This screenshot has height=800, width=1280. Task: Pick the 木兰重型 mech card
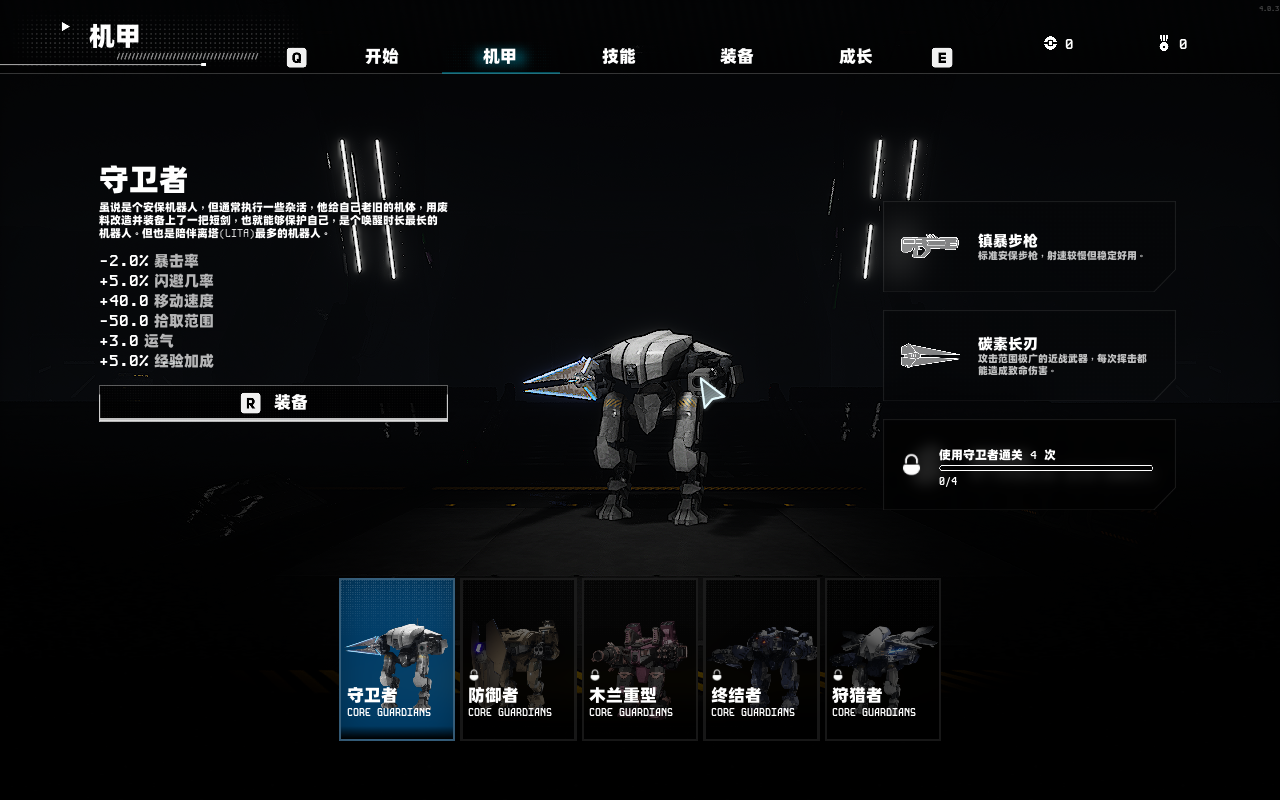[640, 659]
